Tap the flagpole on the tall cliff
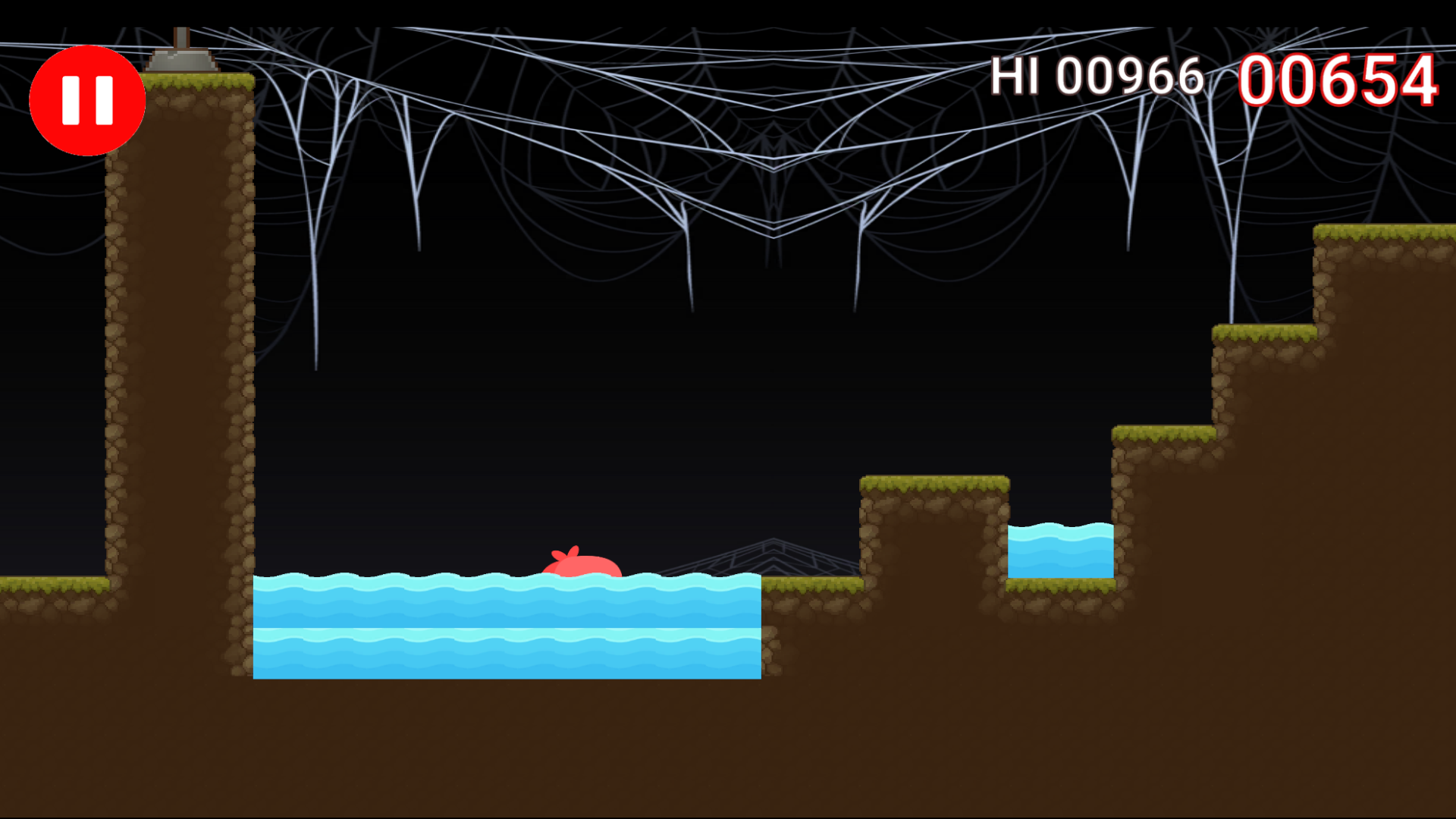Viewport: 1456px width, 819px height. (182, 49)
